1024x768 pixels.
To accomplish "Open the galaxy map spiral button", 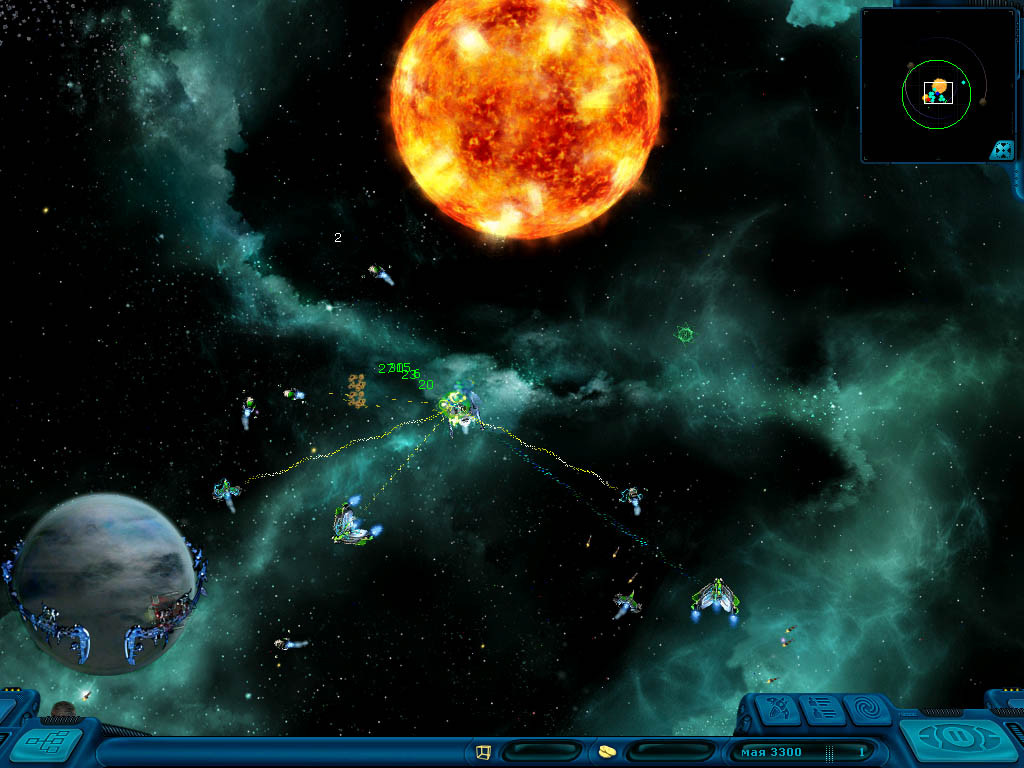I will click(x=867, y=709).
